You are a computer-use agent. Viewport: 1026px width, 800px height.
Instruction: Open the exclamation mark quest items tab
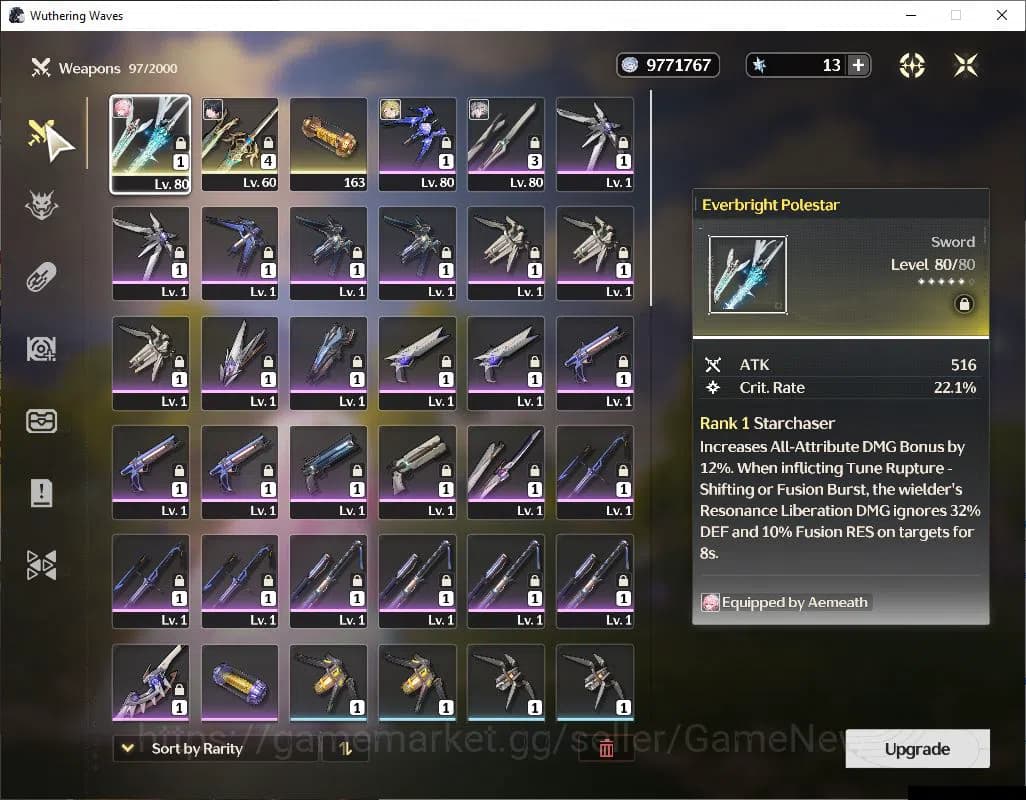[41, 492]
